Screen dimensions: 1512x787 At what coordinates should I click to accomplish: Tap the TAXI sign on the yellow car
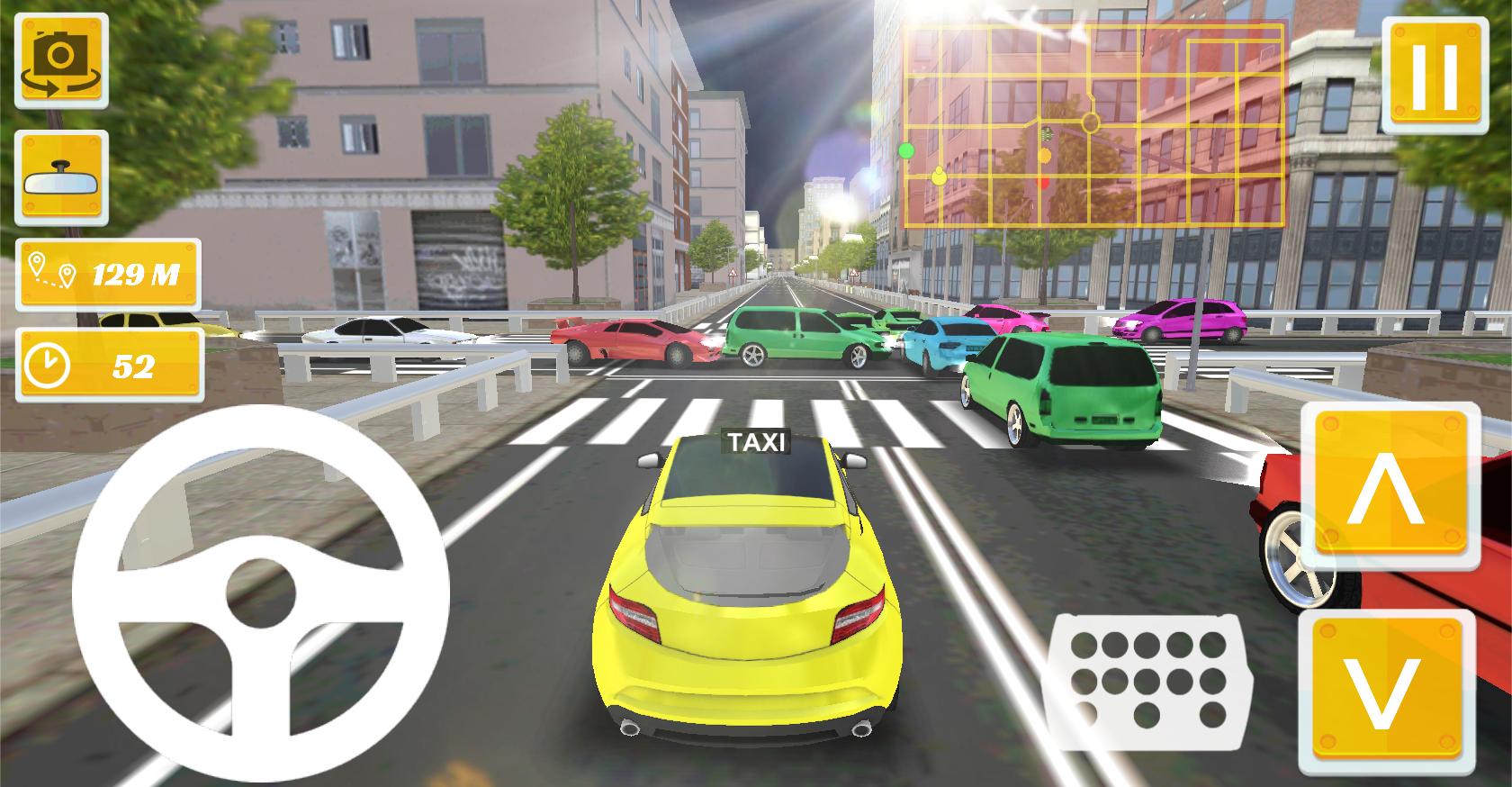(x=756, y=441)
